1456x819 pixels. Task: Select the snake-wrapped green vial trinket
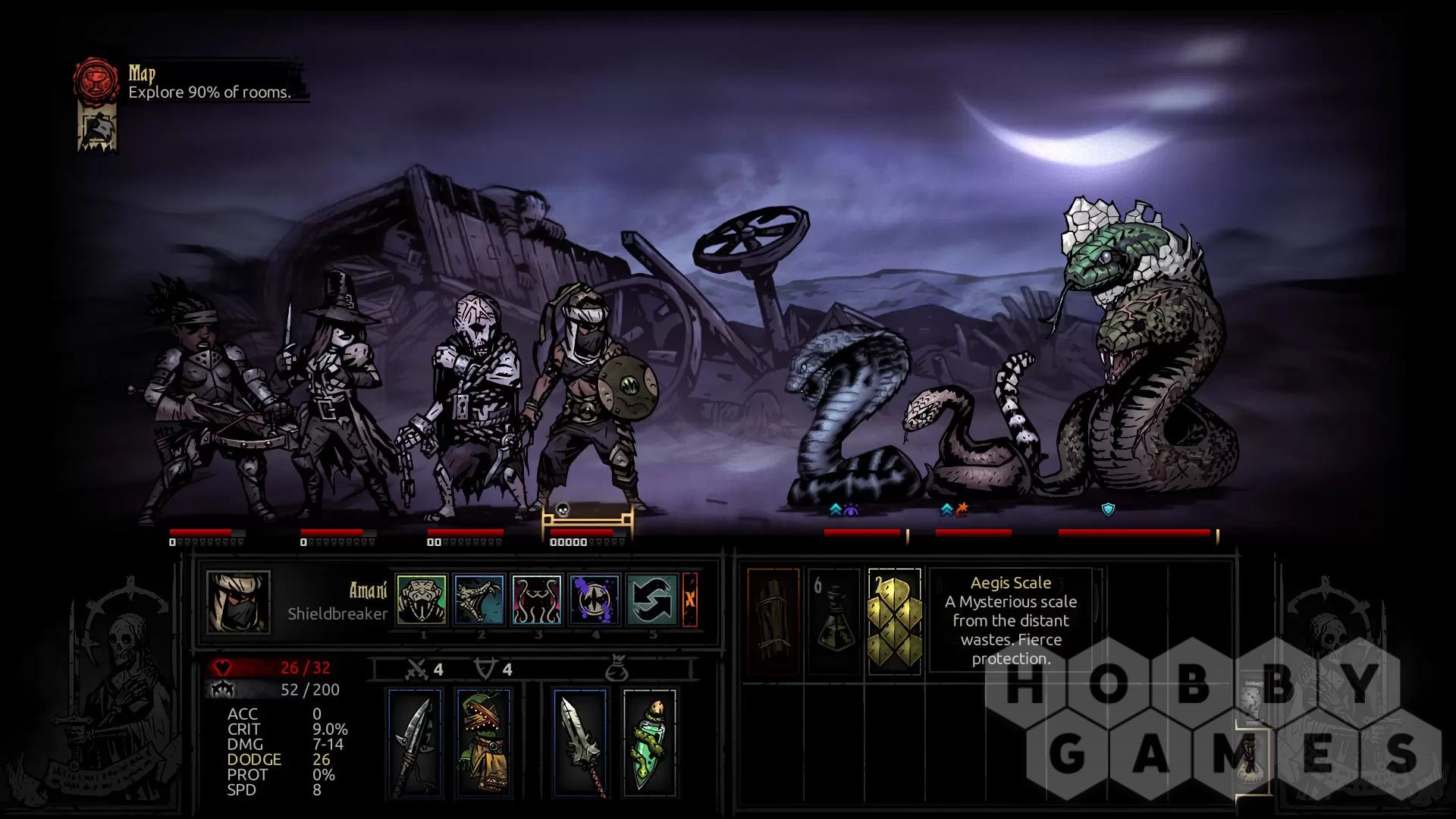pyautogui.click(x=650, y=743)
